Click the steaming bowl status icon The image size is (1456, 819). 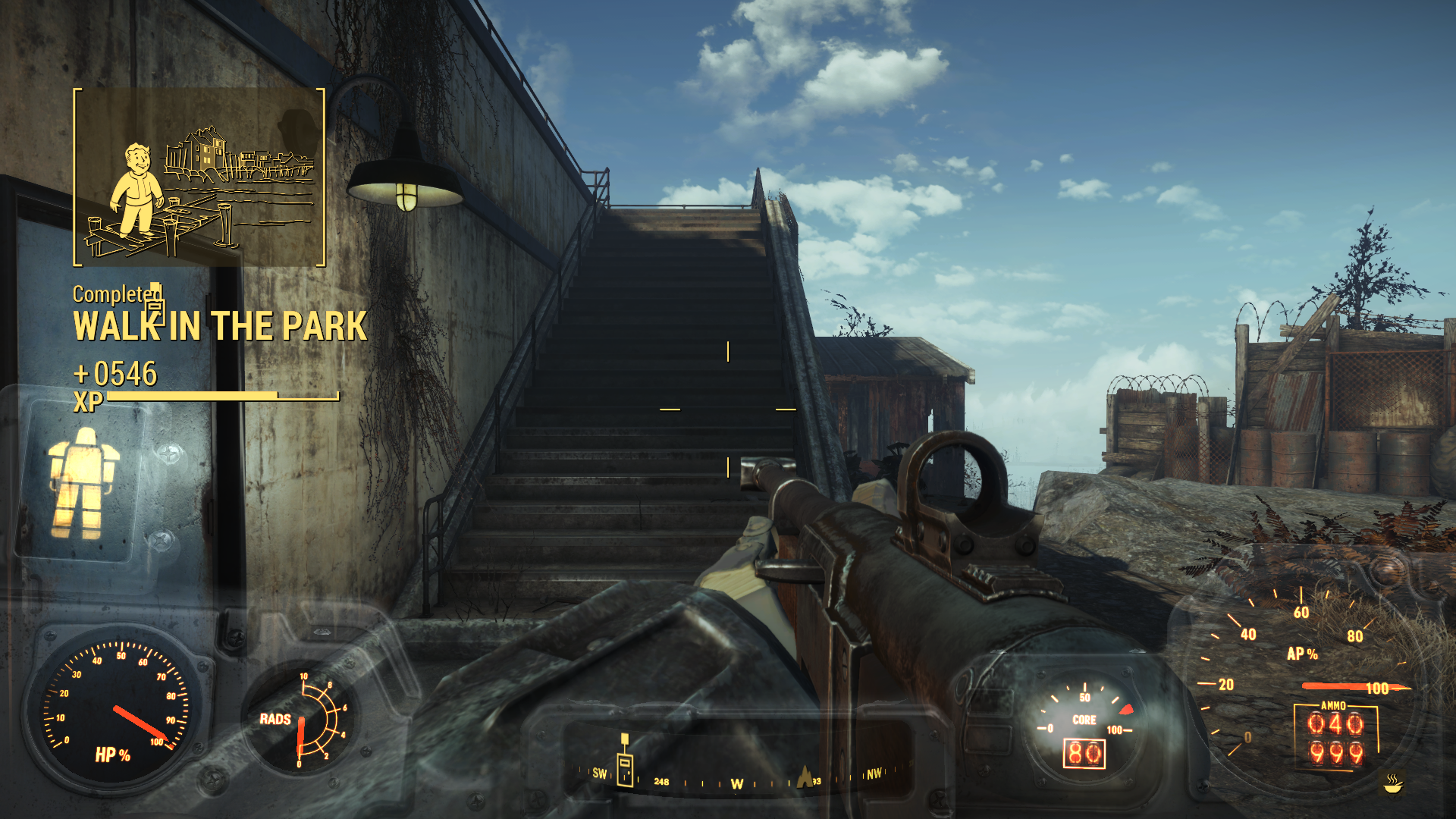(1392, 783)
